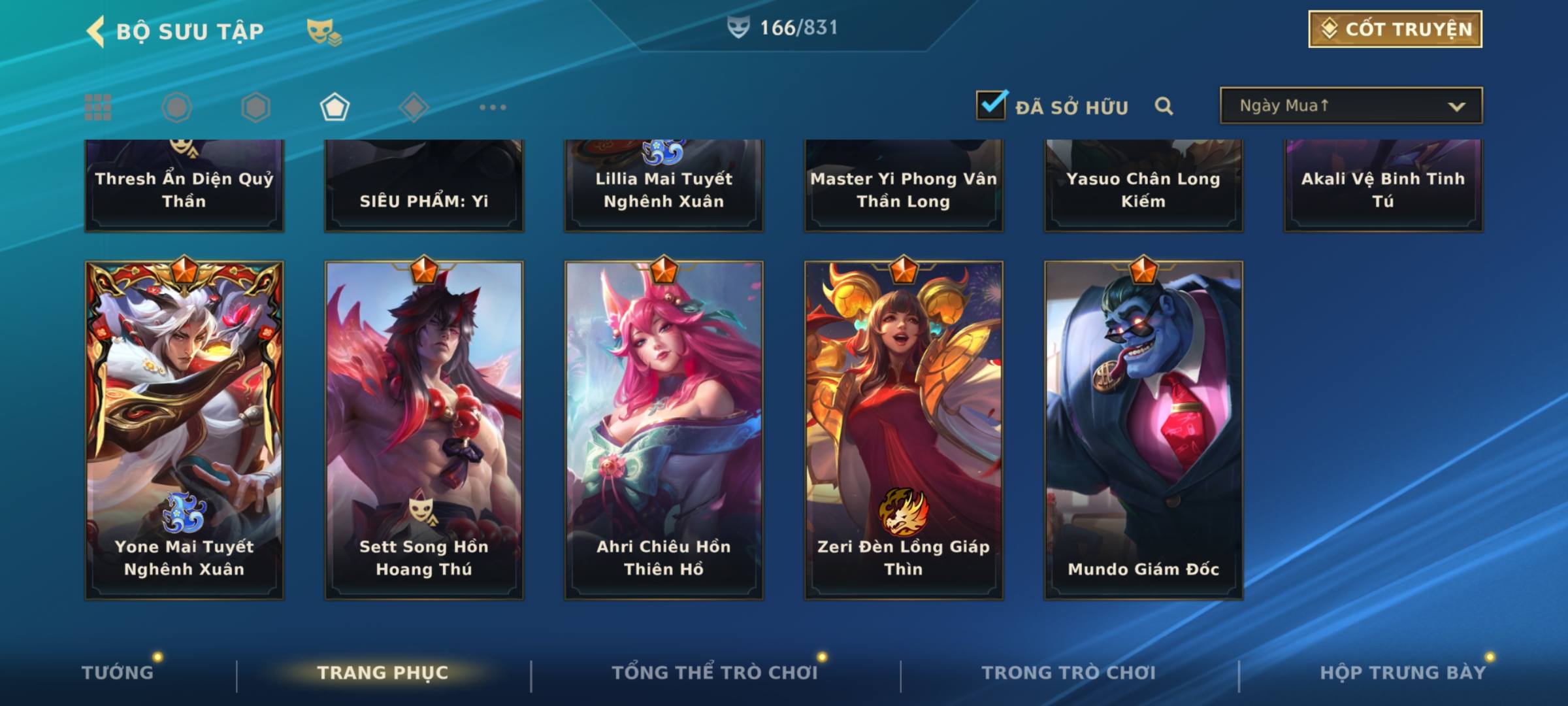Open the Trong Trò Chơi tab

(1069, 673)
